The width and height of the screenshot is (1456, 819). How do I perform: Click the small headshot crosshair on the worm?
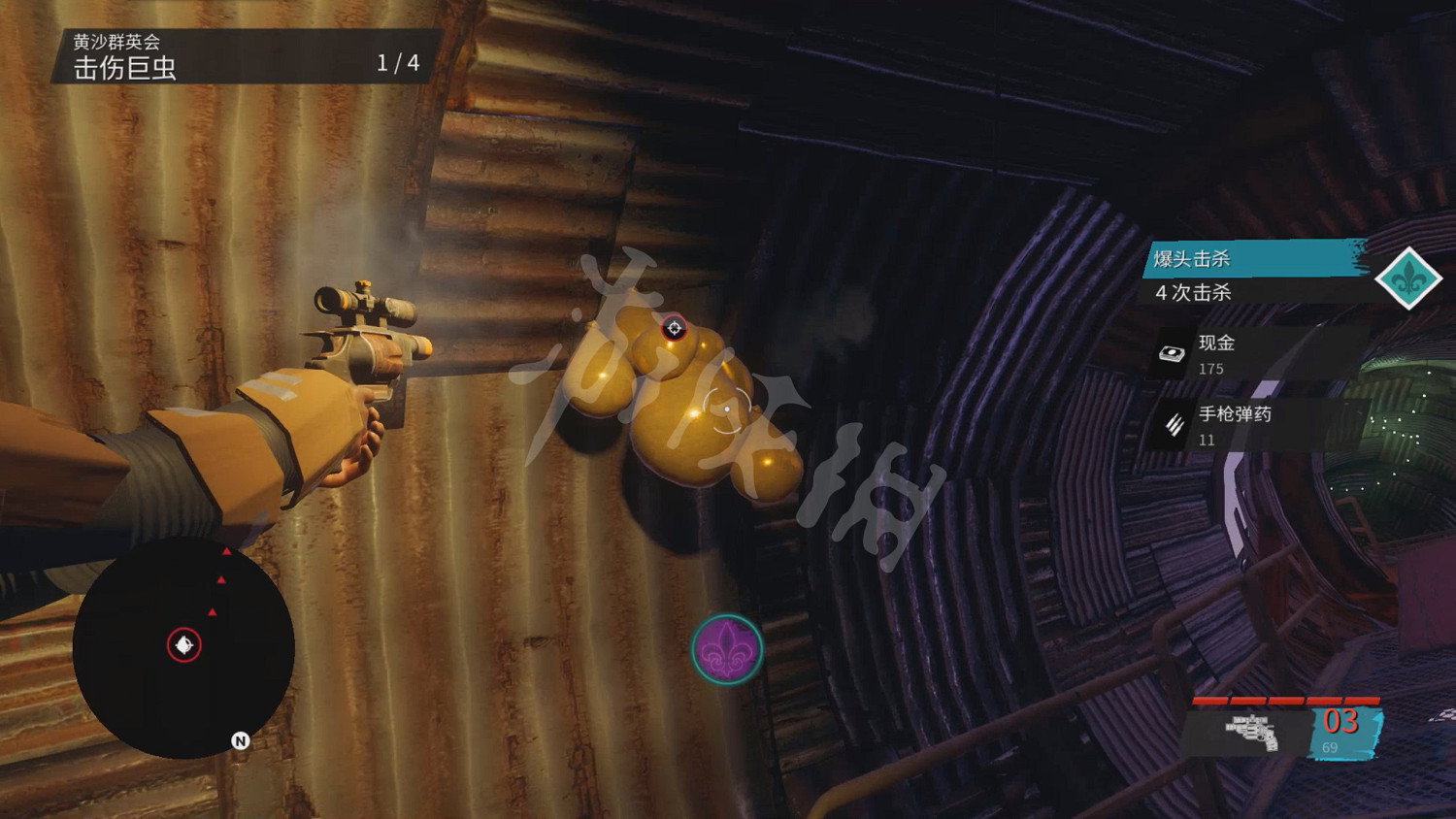click(x=674, y=328)
